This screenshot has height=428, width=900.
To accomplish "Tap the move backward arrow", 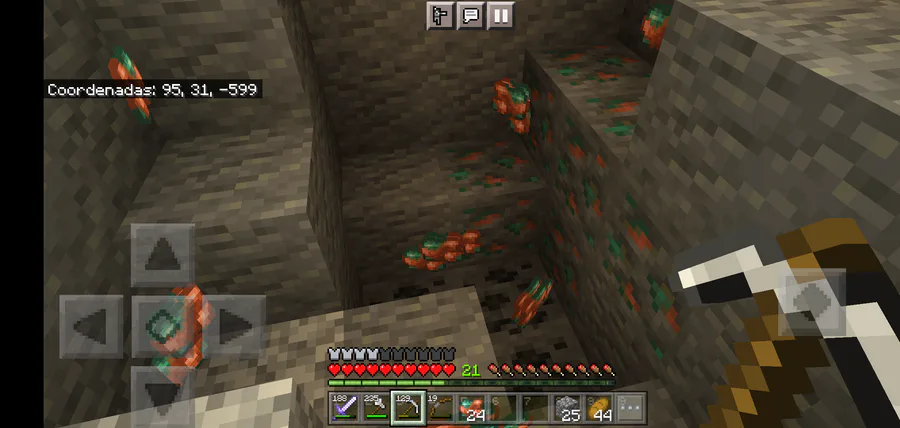I will (x=163, y=393).
